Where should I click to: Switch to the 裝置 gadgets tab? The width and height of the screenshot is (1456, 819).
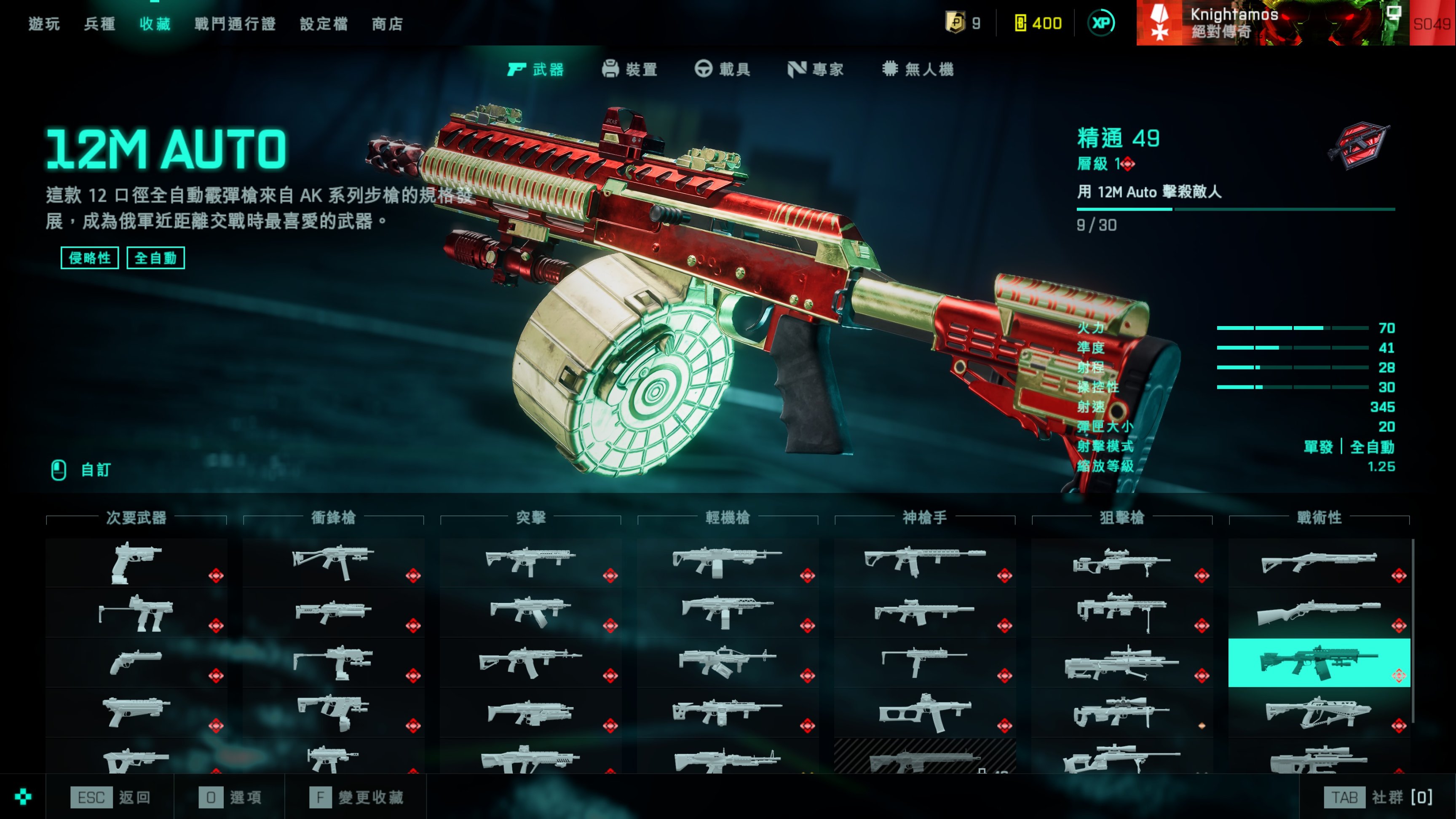click(629, 70)
